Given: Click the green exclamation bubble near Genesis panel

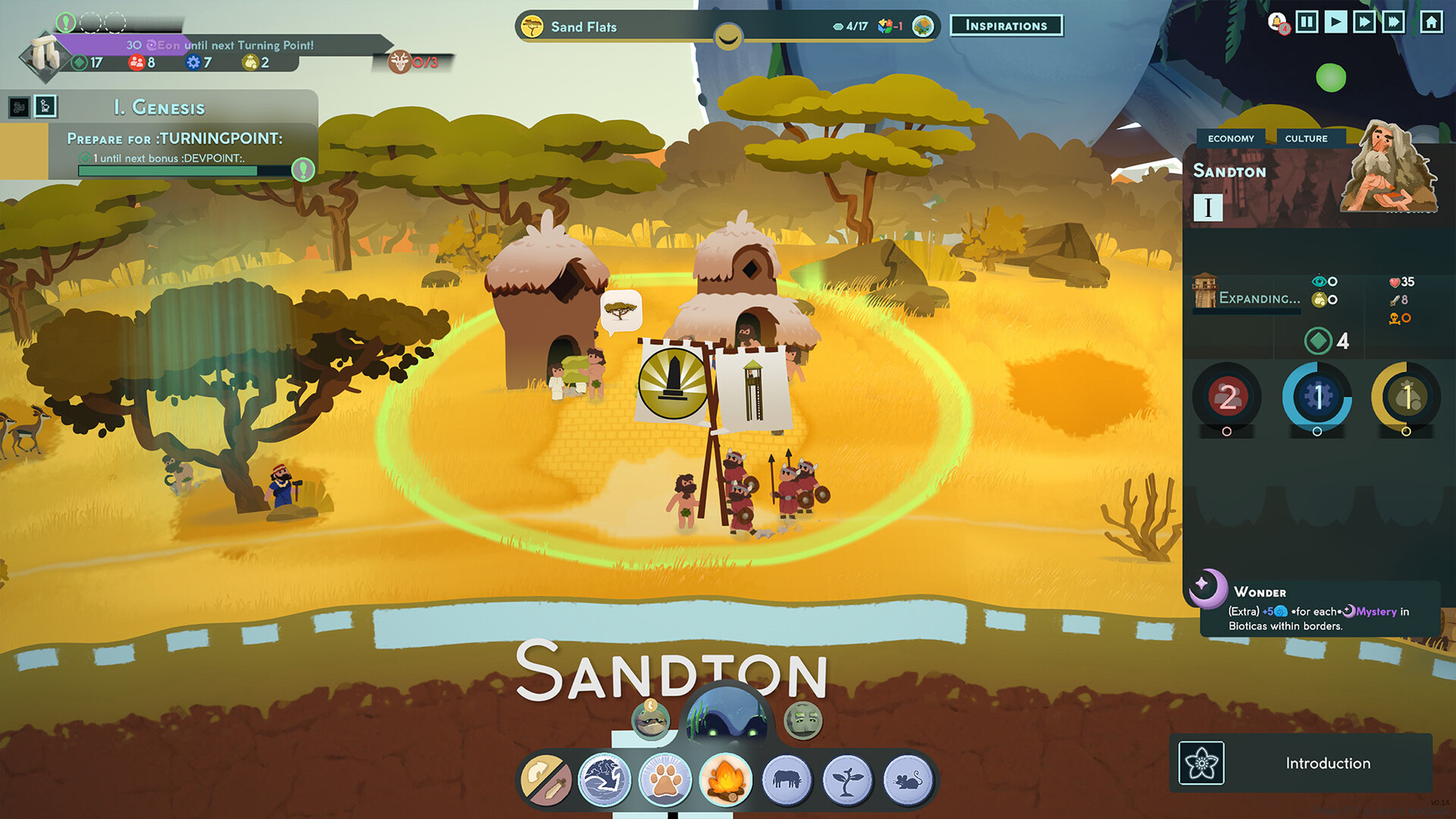Looking at the screenshot, I should click(303, 171).
